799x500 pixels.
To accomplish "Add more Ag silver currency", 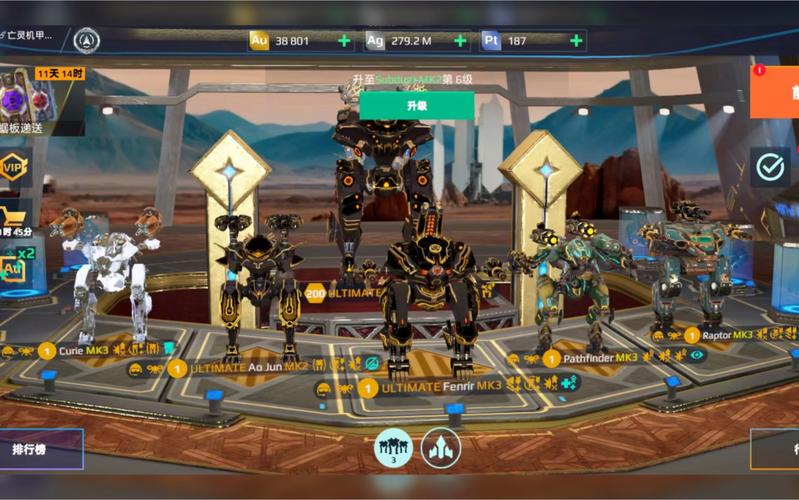I will pos(460,41).
